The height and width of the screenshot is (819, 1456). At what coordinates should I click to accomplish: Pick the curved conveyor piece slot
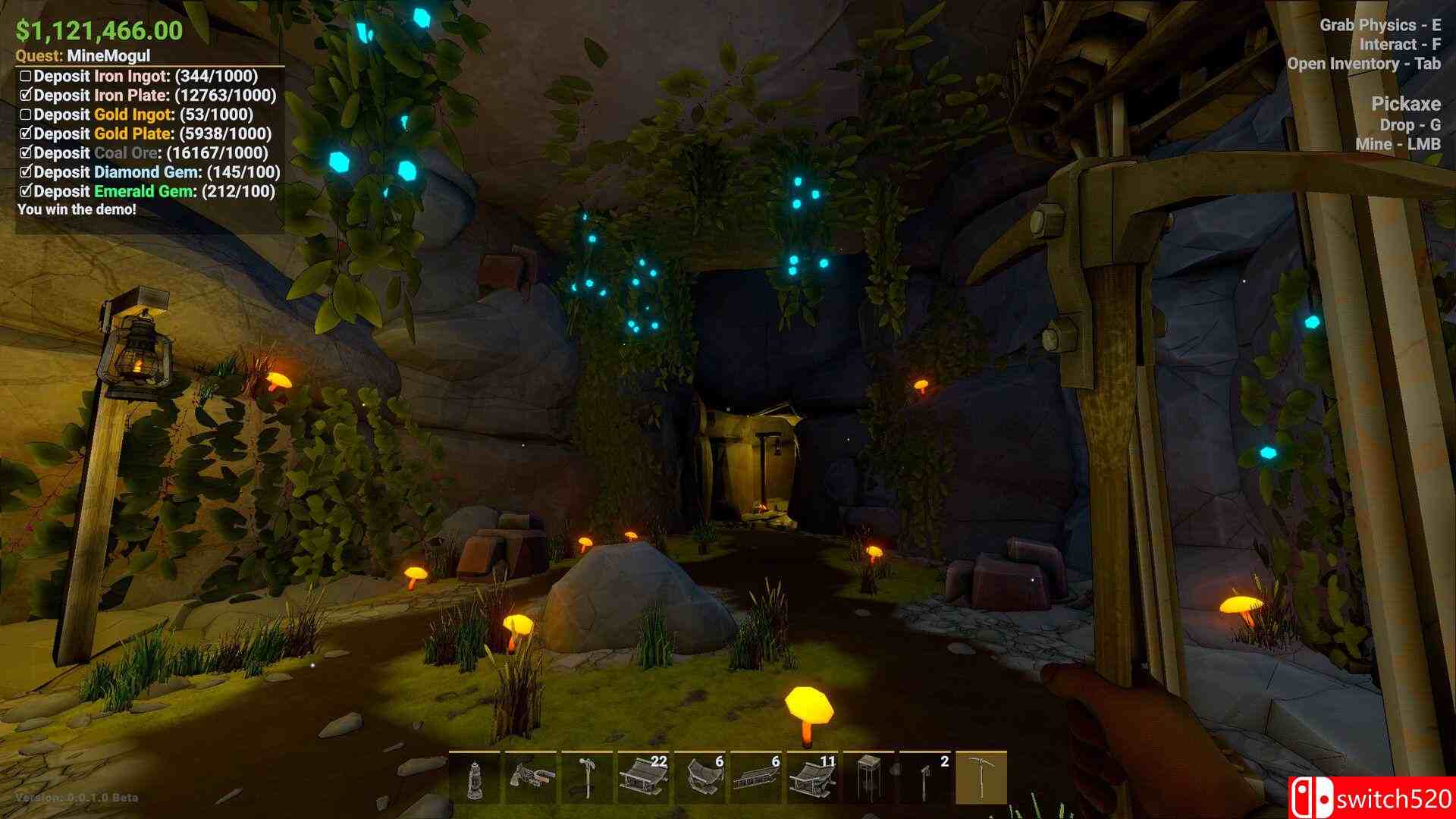click(x=699, y=777)
